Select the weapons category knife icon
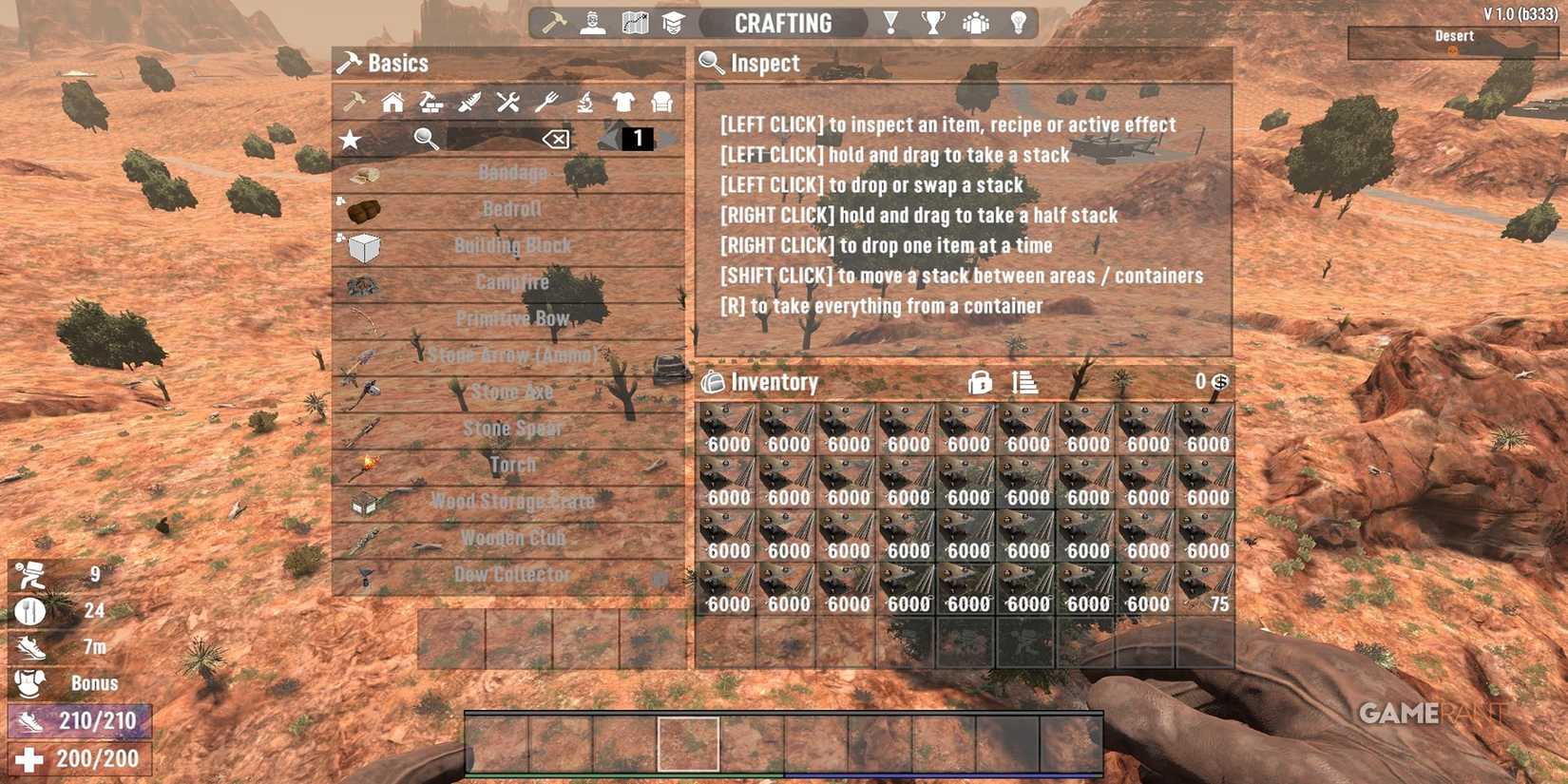 468,103
